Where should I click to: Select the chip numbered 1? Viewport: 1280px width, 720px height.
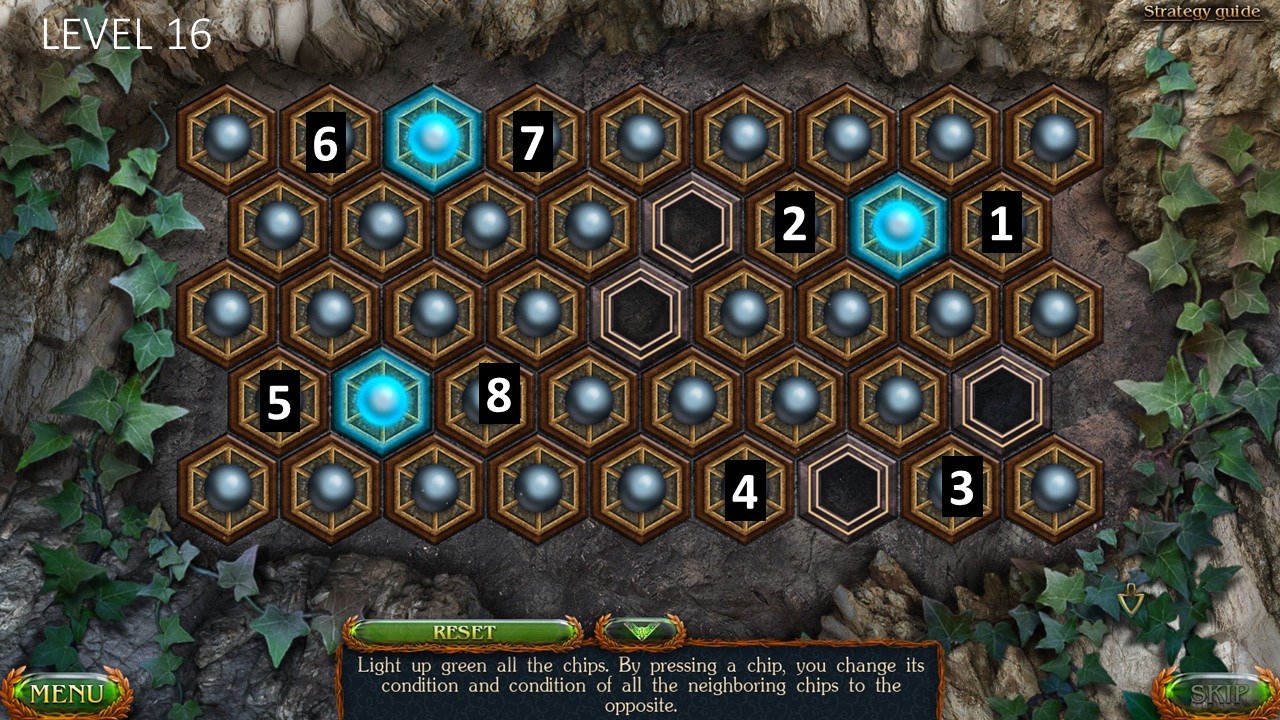1001,226
